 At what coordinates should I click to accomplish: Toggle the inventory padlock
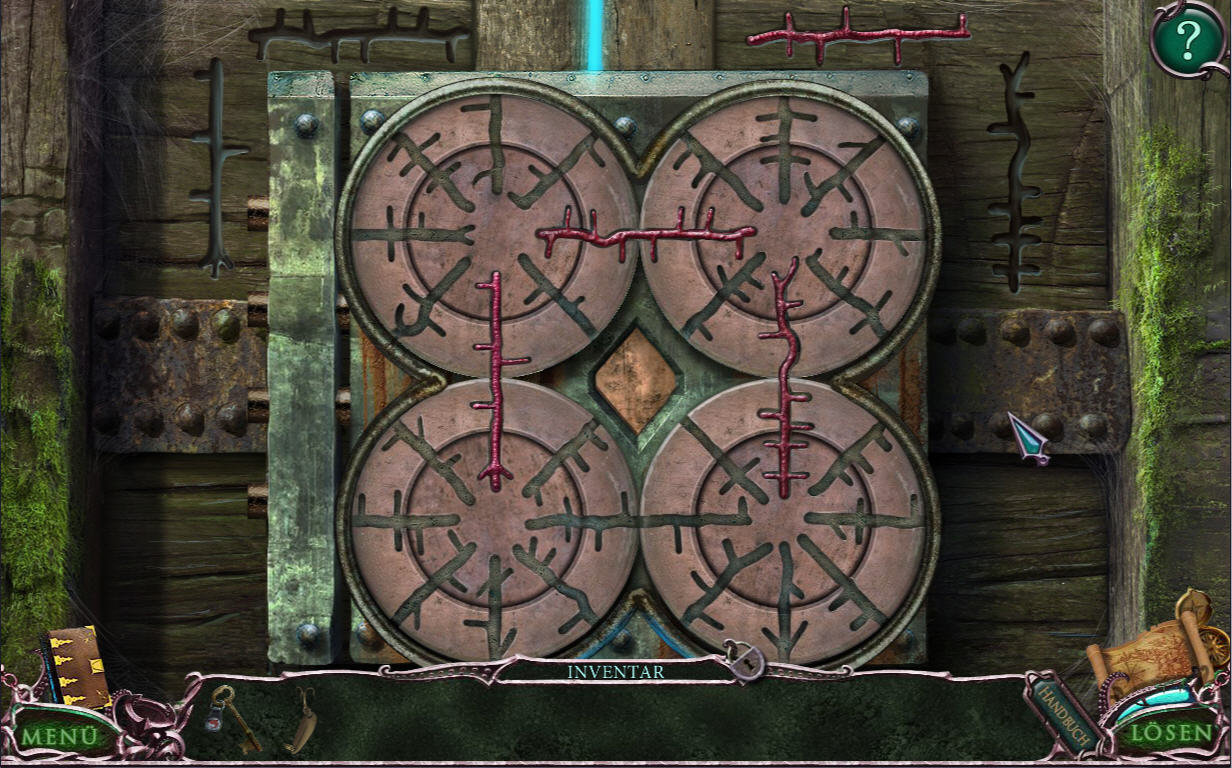coord(744,662)
